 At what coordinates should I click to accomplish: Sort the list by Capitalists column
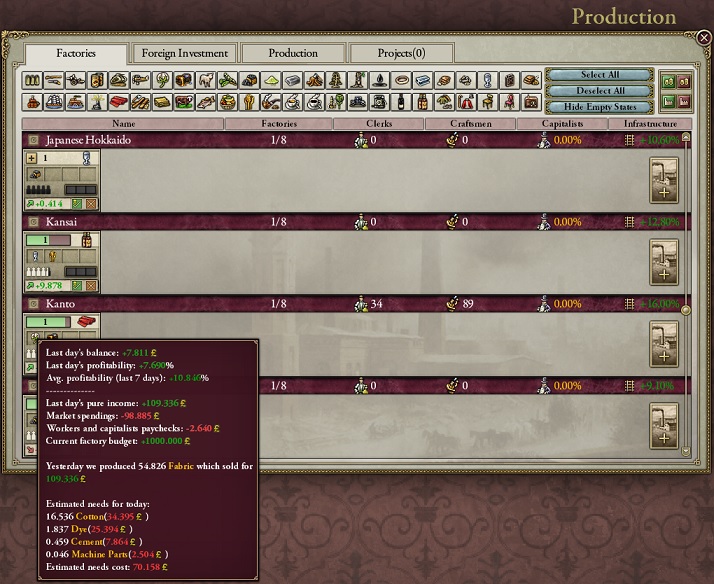[x=563, y=124]
